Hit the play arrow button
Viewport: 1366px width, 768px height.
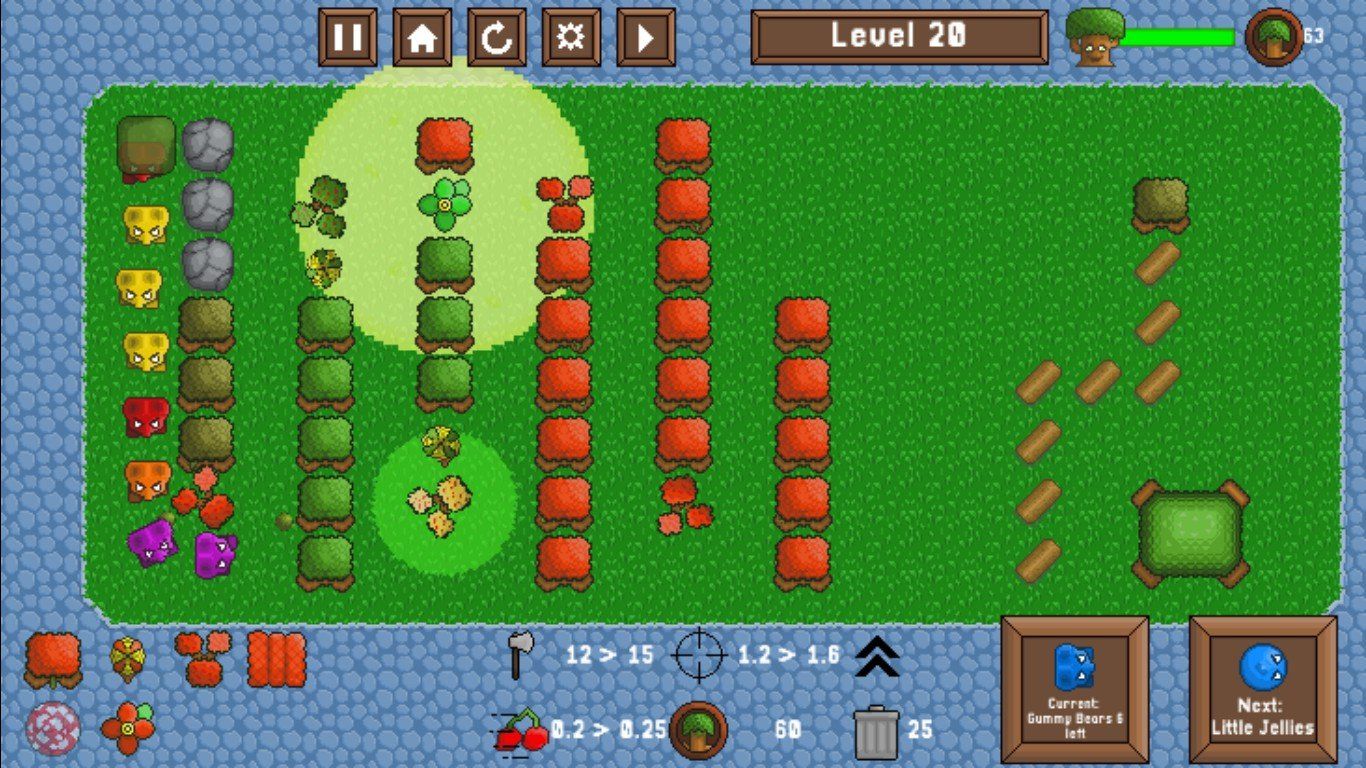pyautogui.click(x=645, y=38)
